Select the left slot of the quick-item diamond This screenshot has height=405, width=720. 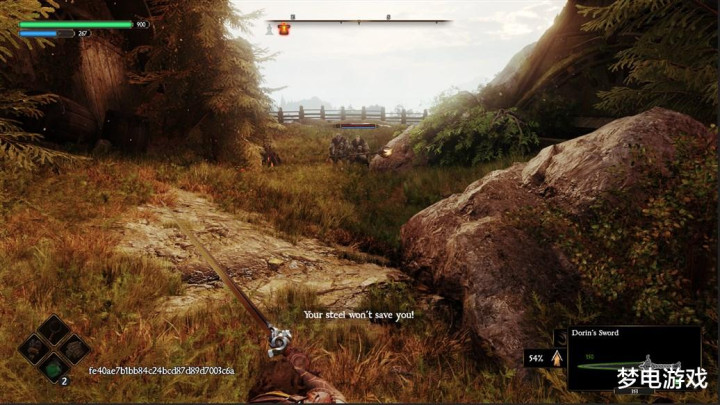pyautogui.click(x=35, y=349)
